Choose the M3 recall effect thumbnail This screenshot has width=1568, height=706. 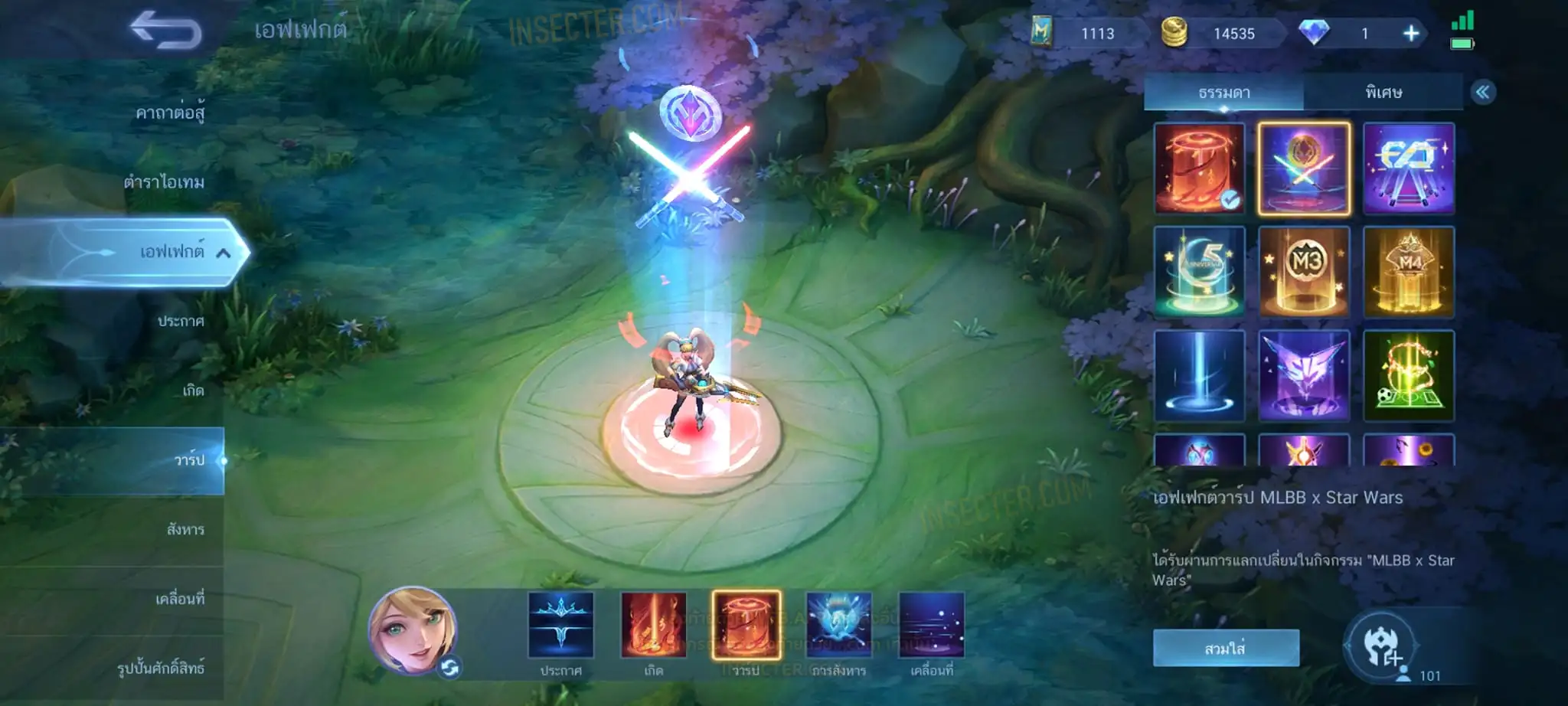click(x=1304, y=272)
